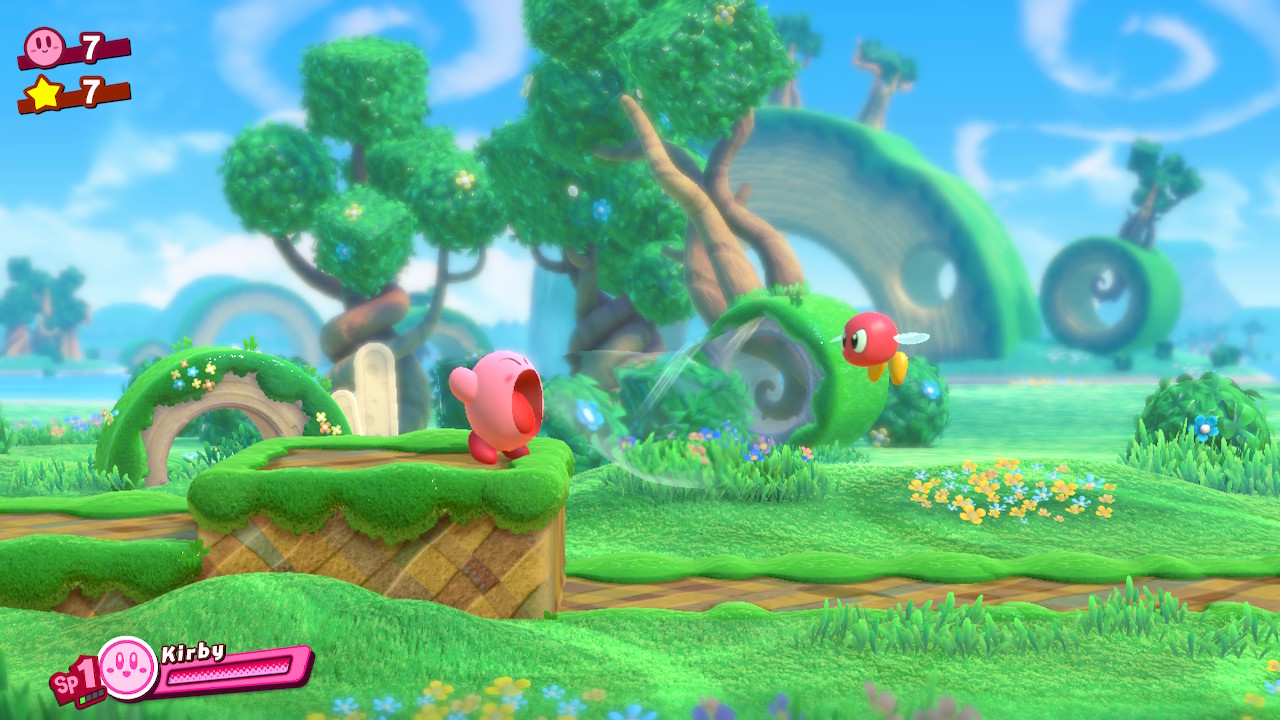The image size is (1280, 720).
Task: Select the yellow point star icon
Action: [44, 93]
